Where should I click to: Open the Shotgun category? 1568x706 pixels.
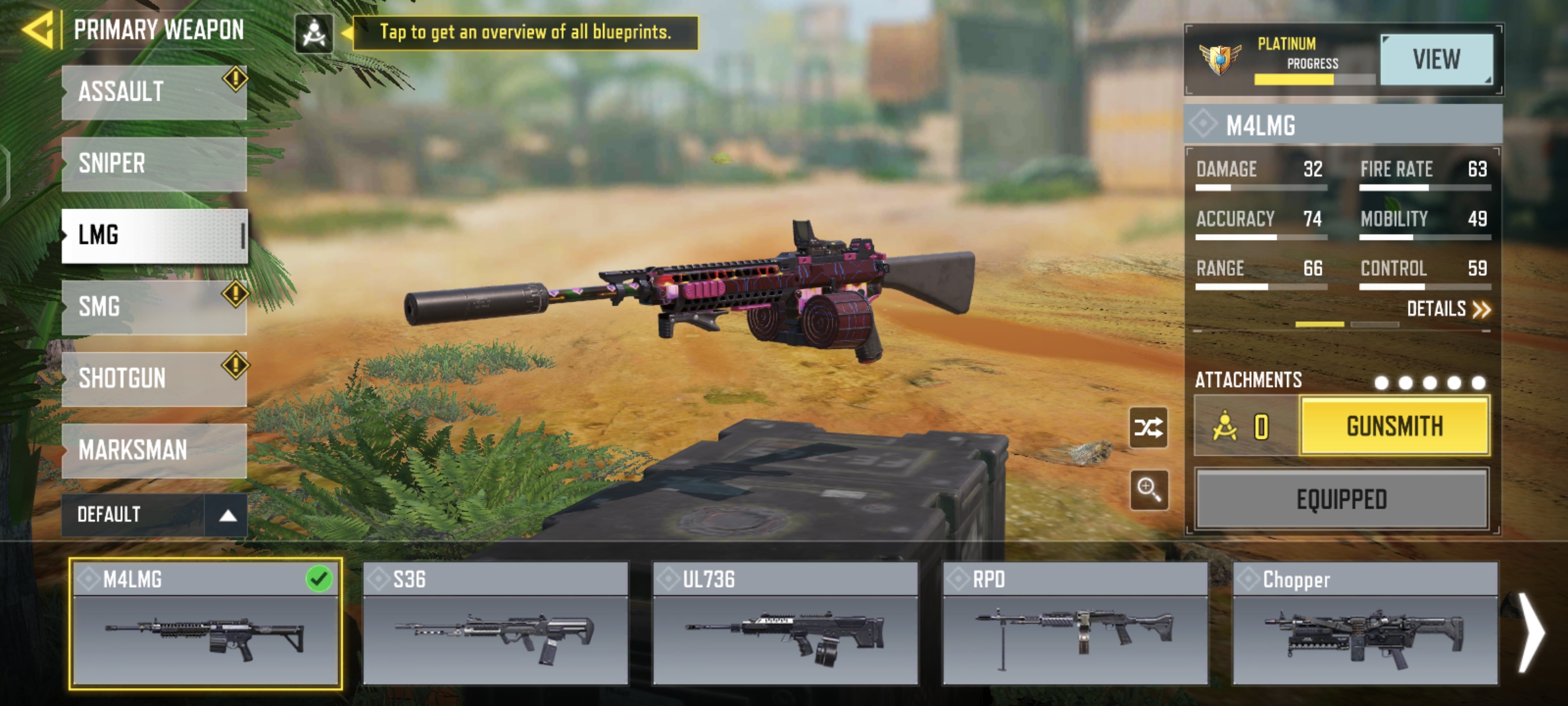point(154,379)
